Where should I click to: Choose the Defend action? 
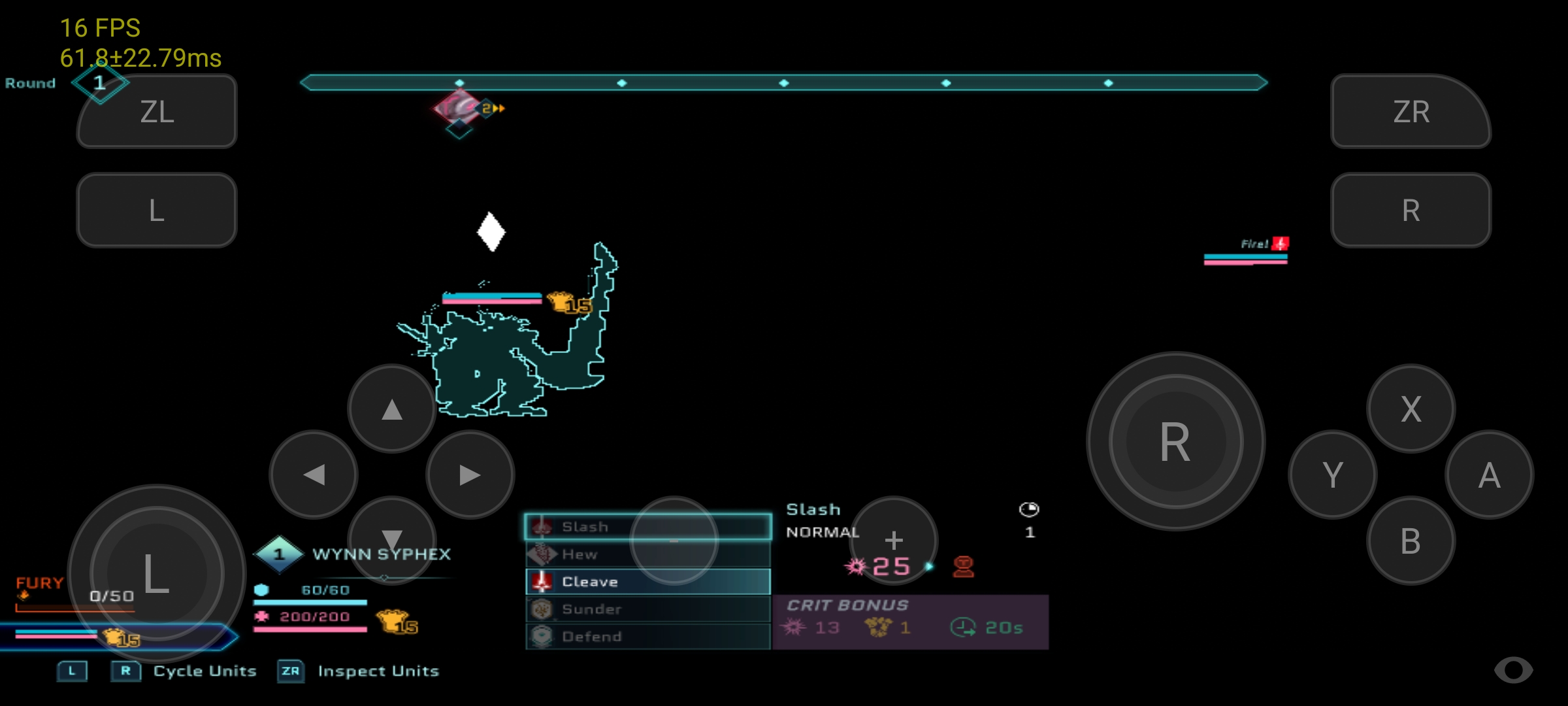[x=647, y=637]
